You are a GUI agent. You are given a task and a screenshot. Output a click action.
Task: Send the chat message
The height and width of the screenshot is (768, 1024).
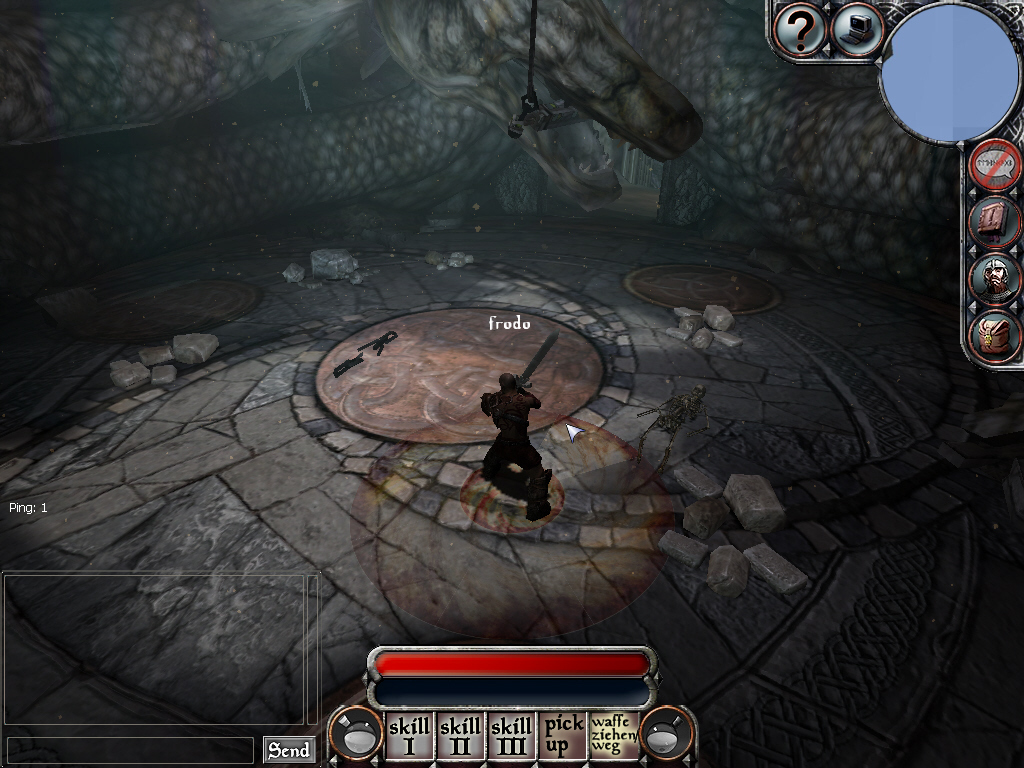click(x=288, y=750)
